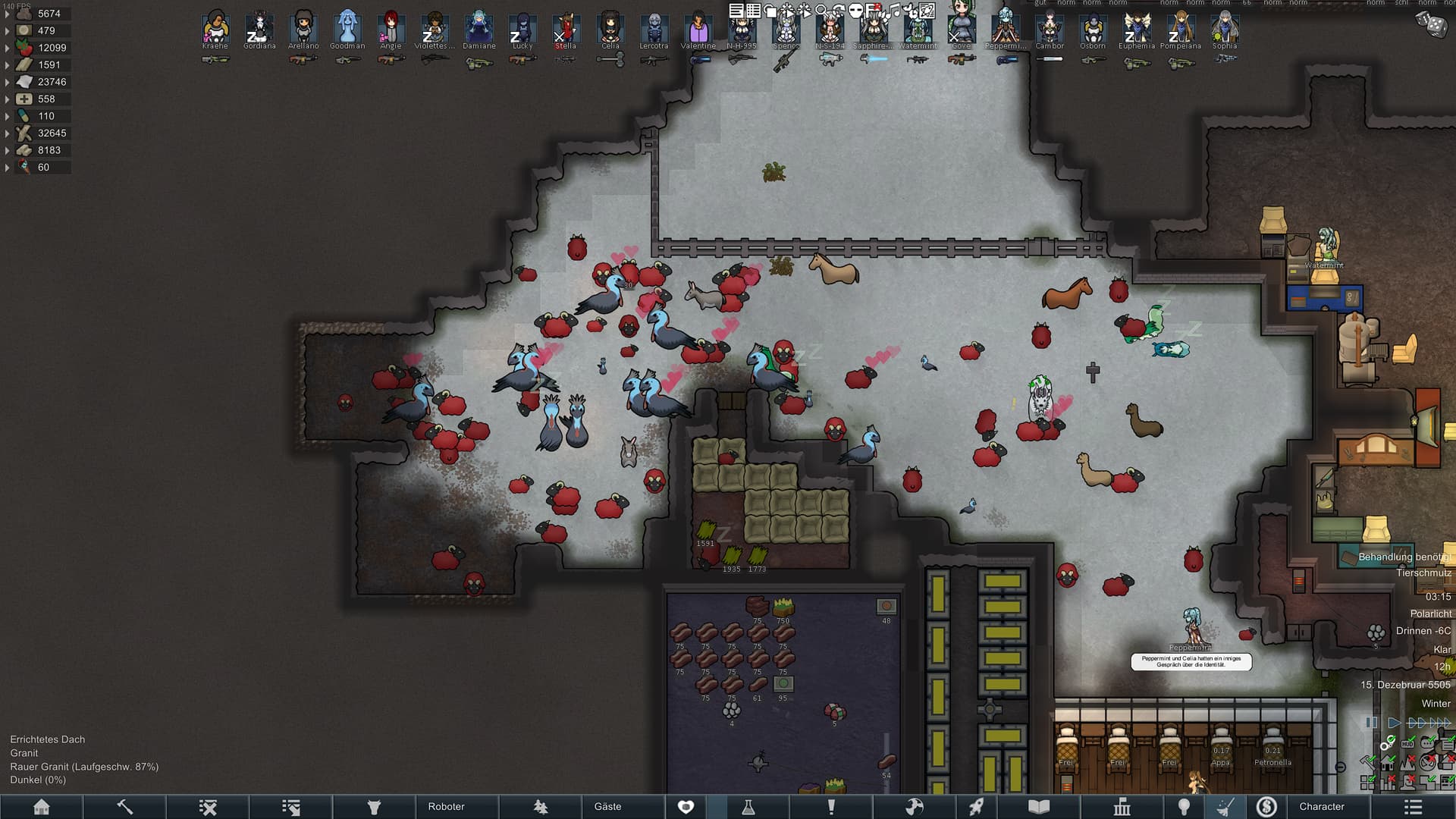Image resolution: width=1456 pixels, height=819 pixels.
Task: Open the quests exclamation mark tab
Action: tap(831, 807)
